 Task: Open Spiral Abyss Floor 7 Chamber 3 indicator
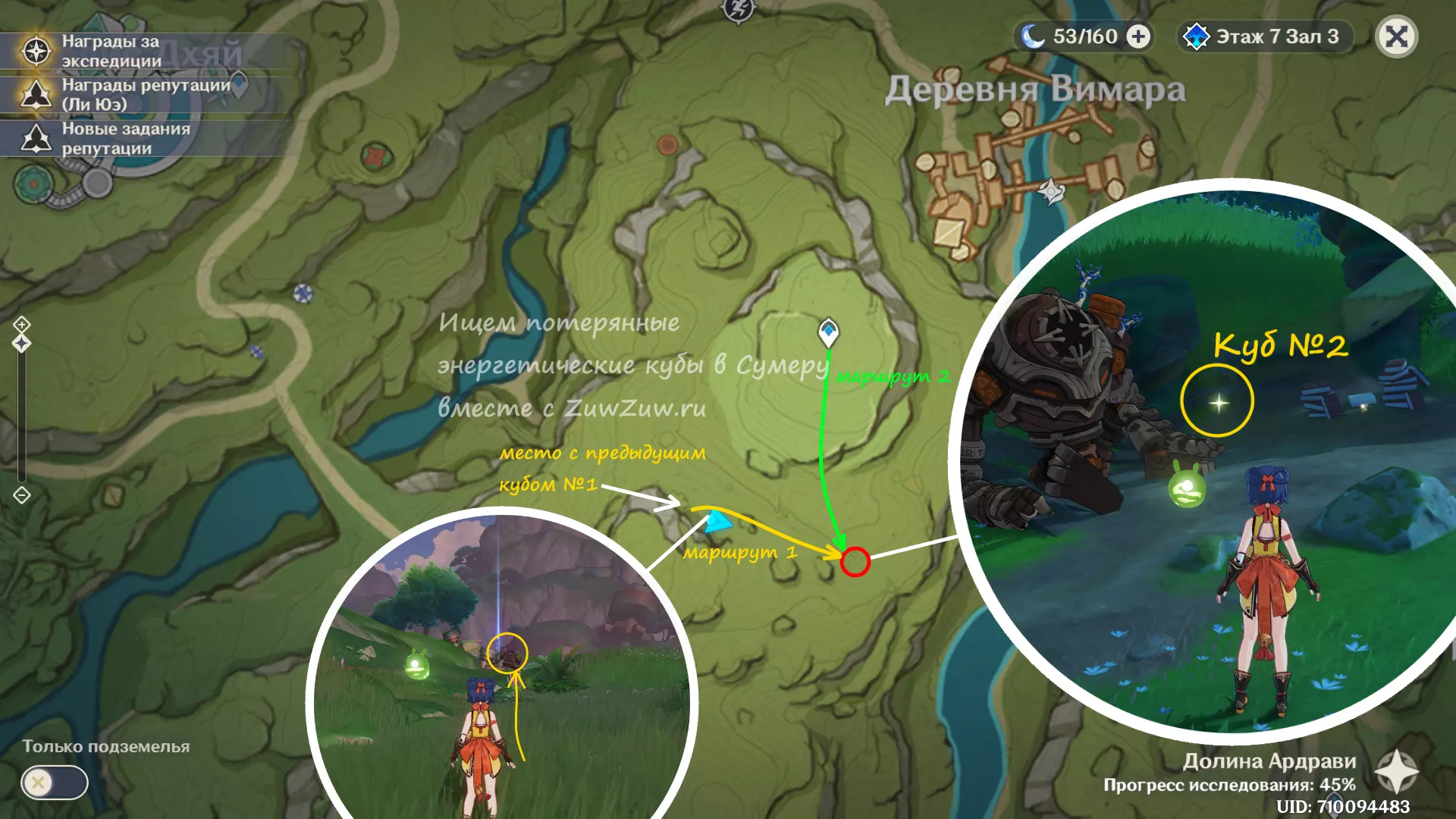pyautogui.click(x=1265, y=36)
